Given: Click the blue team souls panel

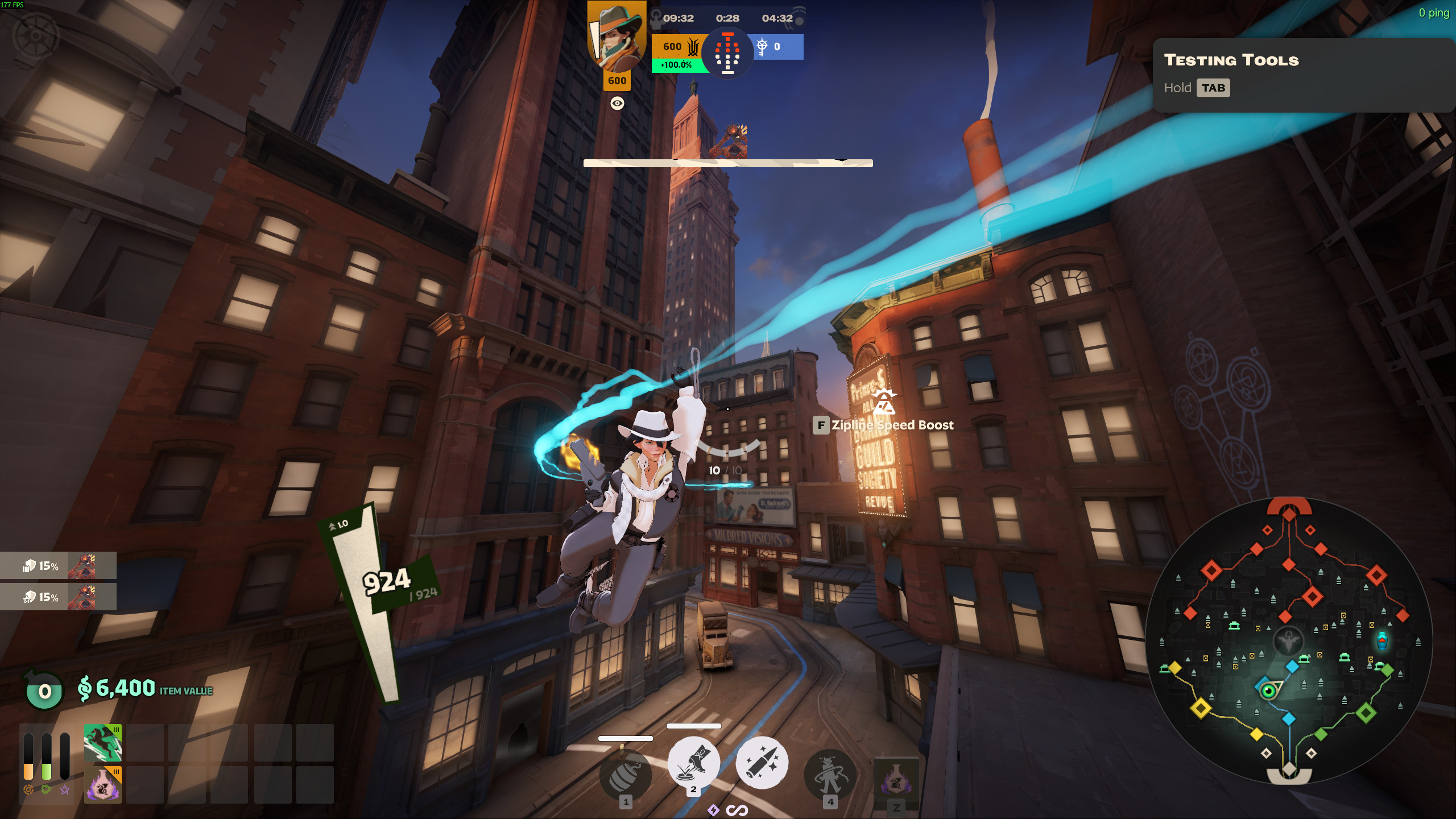Looking at the screenshot, I should (777, 47).
